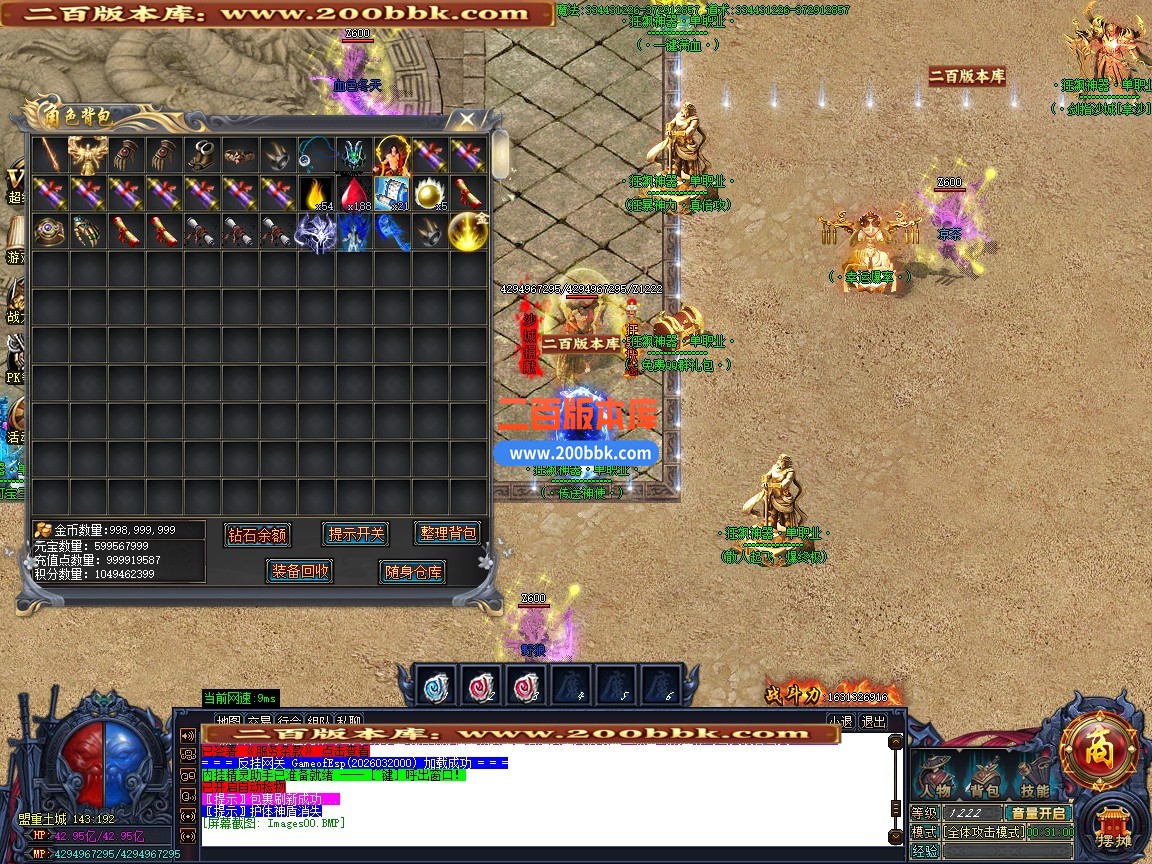Sort the bag with 整理背包
Screen dimensions: 1152x864
tap(447, 533)
